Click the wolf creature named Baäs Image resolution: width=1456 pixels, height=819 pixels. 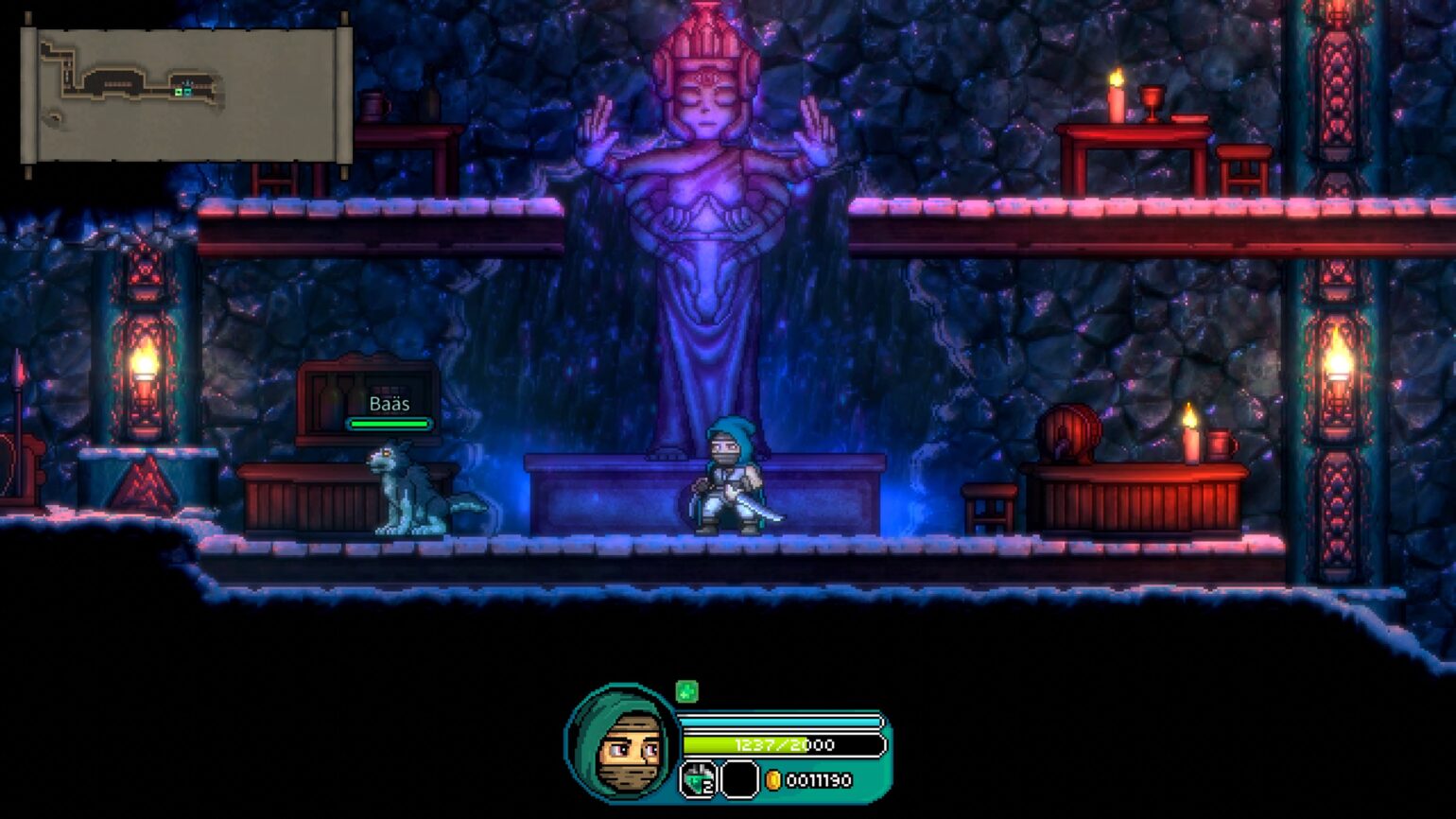pos(407,487)
